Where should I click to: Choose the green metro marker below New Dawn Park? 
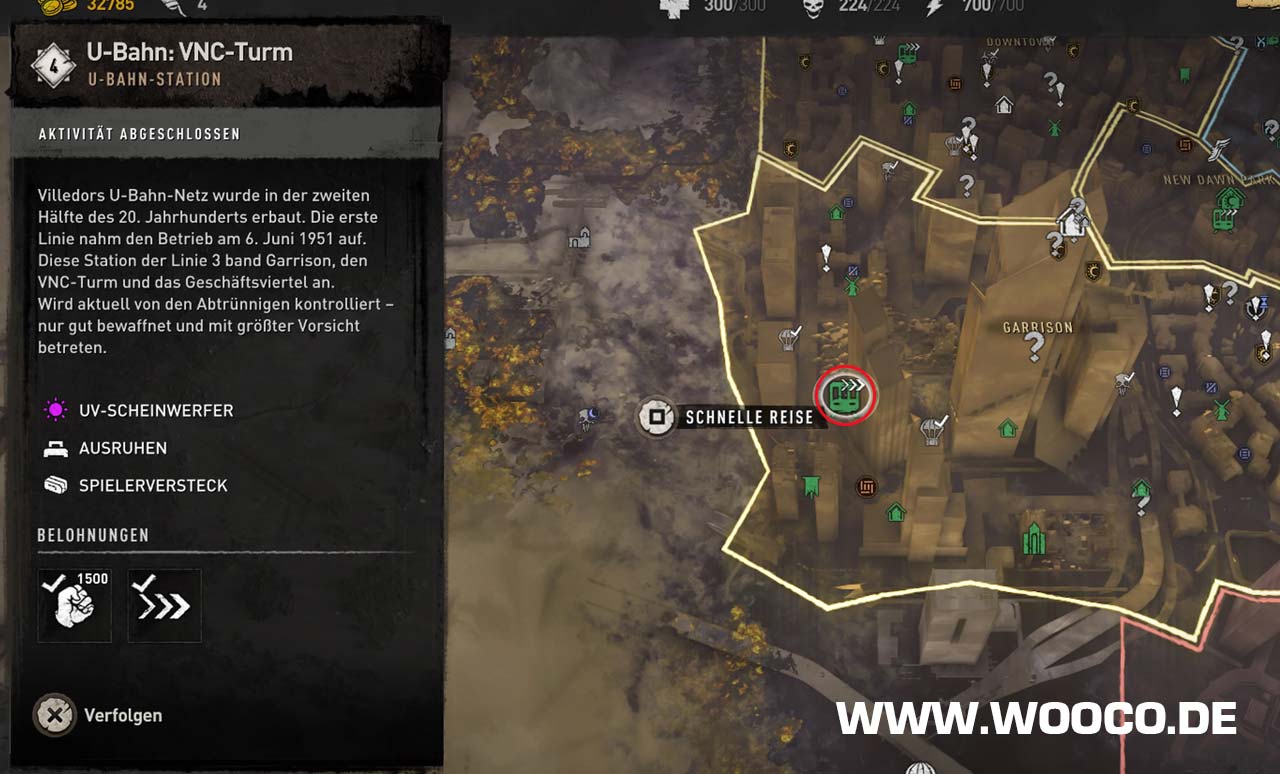[1223, 219]
